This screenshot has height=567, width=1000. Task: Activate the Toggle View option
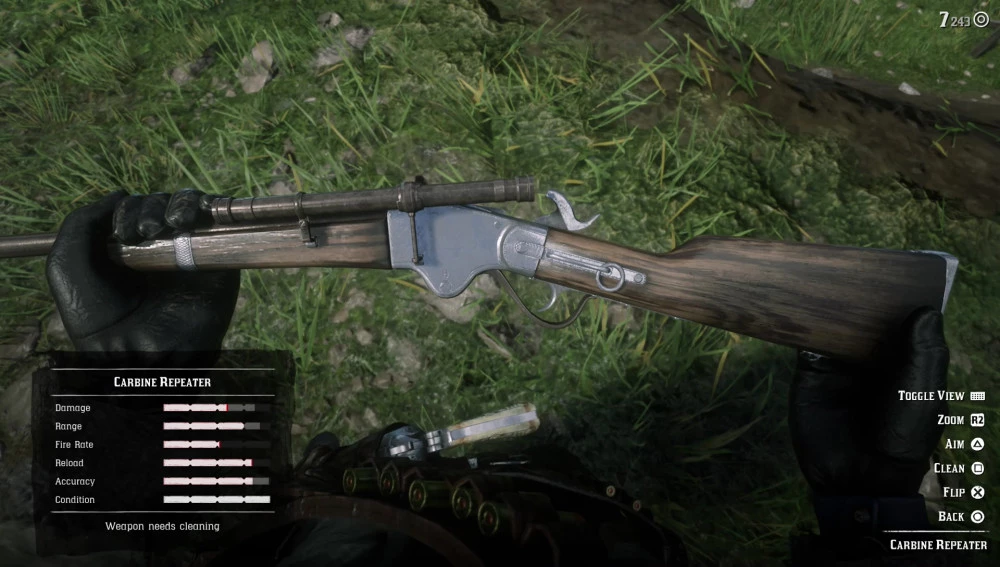click(940, 396)
